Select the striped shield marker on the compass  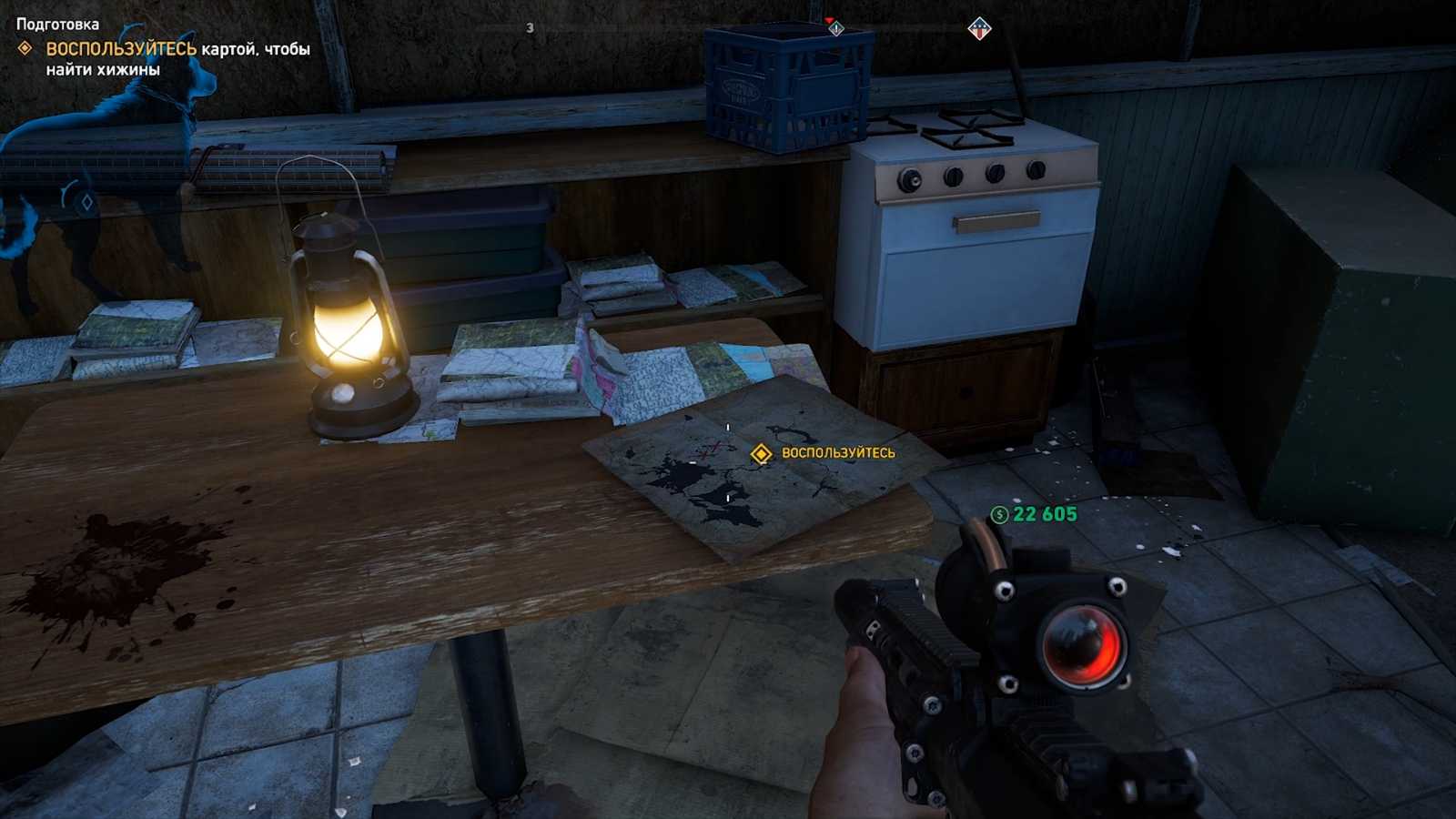pyautogui.click(x=979, y=29)
